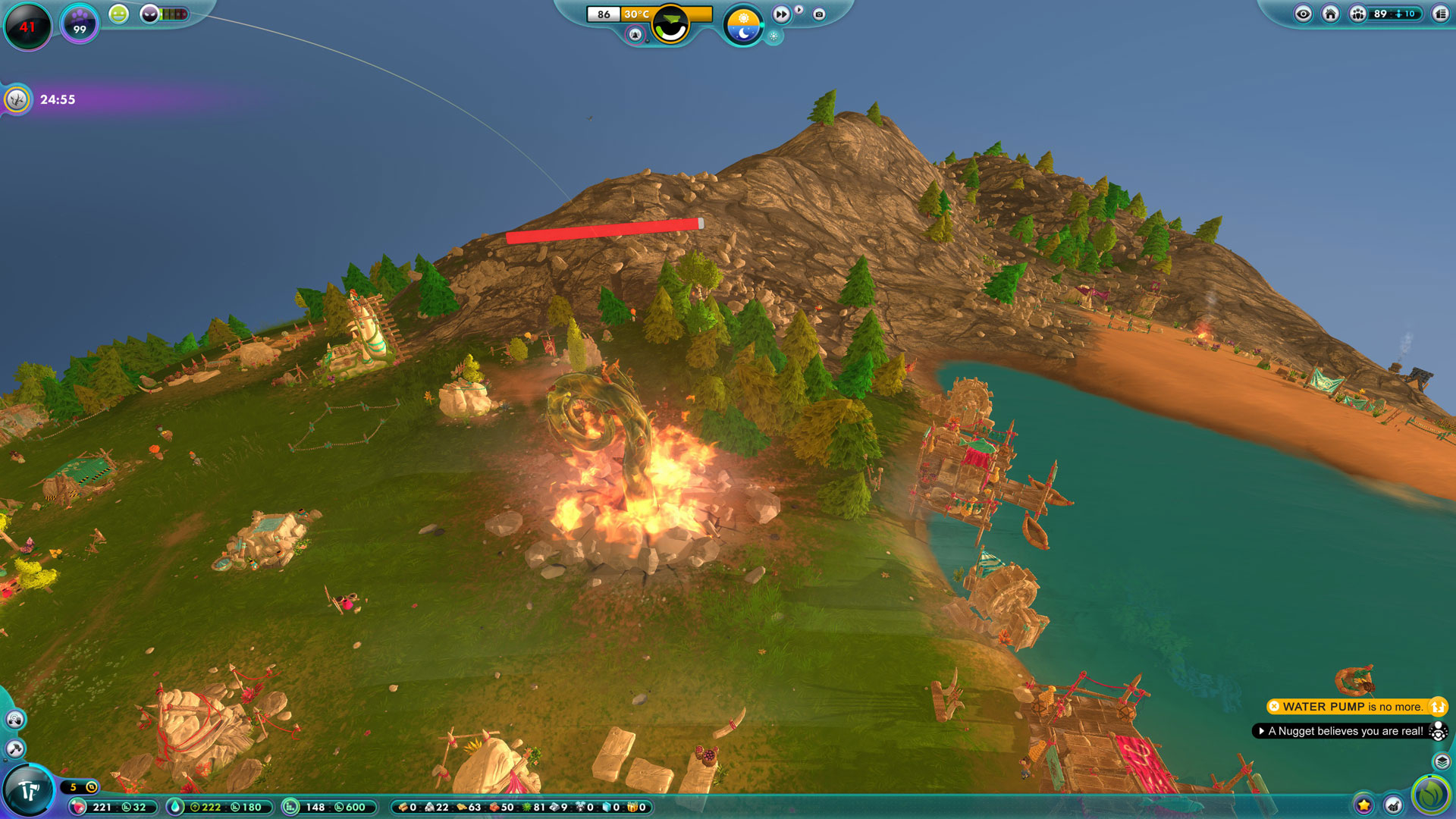Click the green happy face mood icon
This screenshot has width=1456, height=819.
(119, 14)
